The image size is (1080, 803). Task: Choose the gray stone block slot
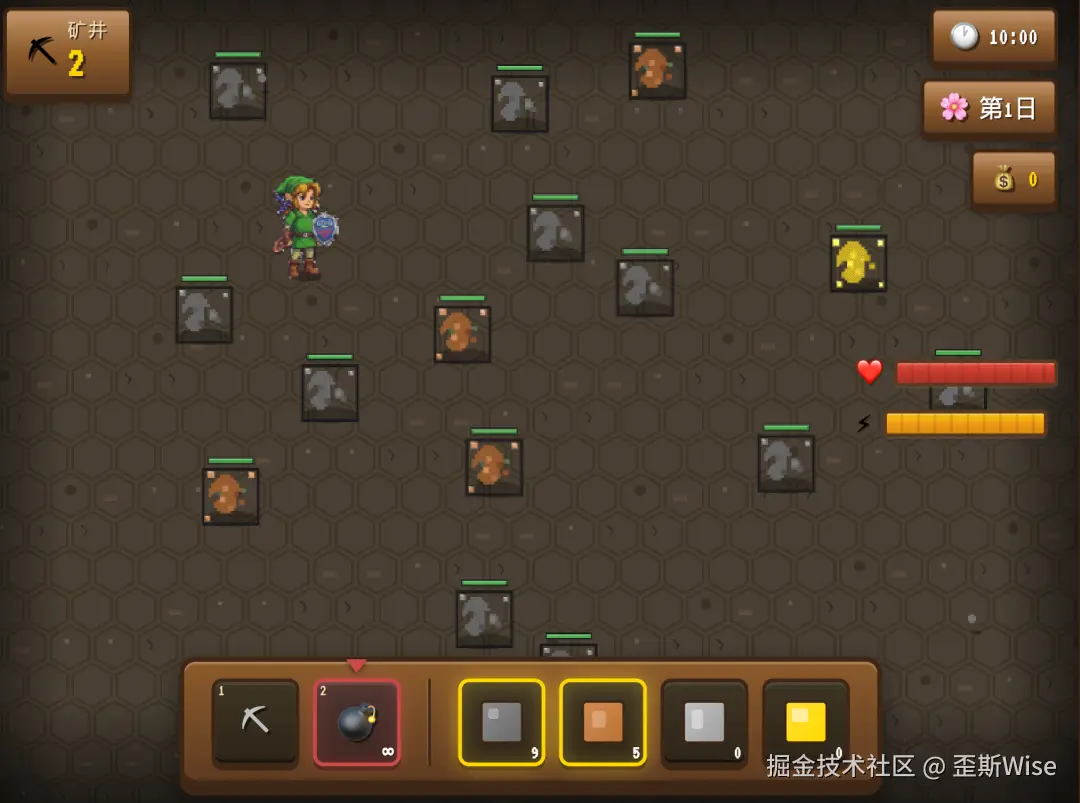coord(502,722)
